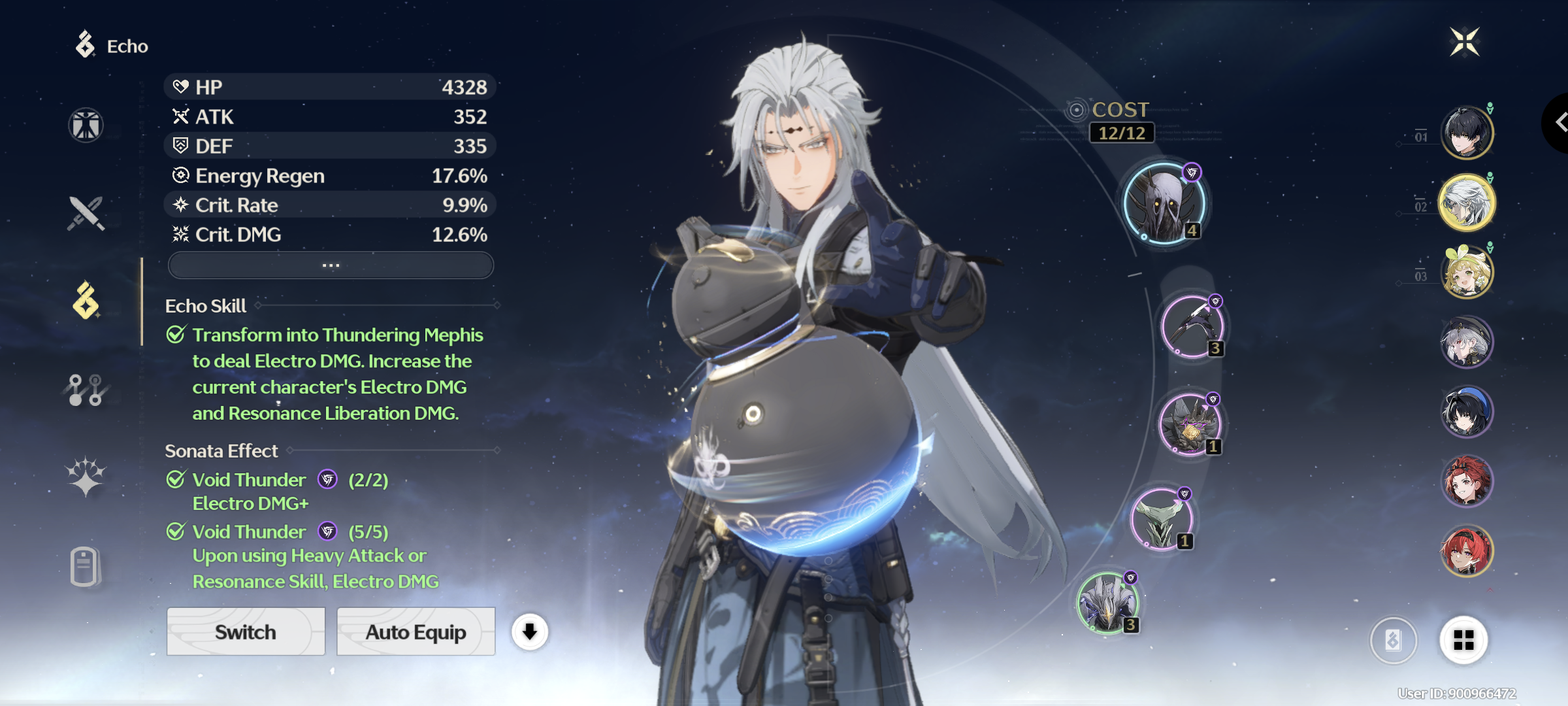Click the Switch button
The height and width of the screenshot is (706, 1568).
coord(246,631)
